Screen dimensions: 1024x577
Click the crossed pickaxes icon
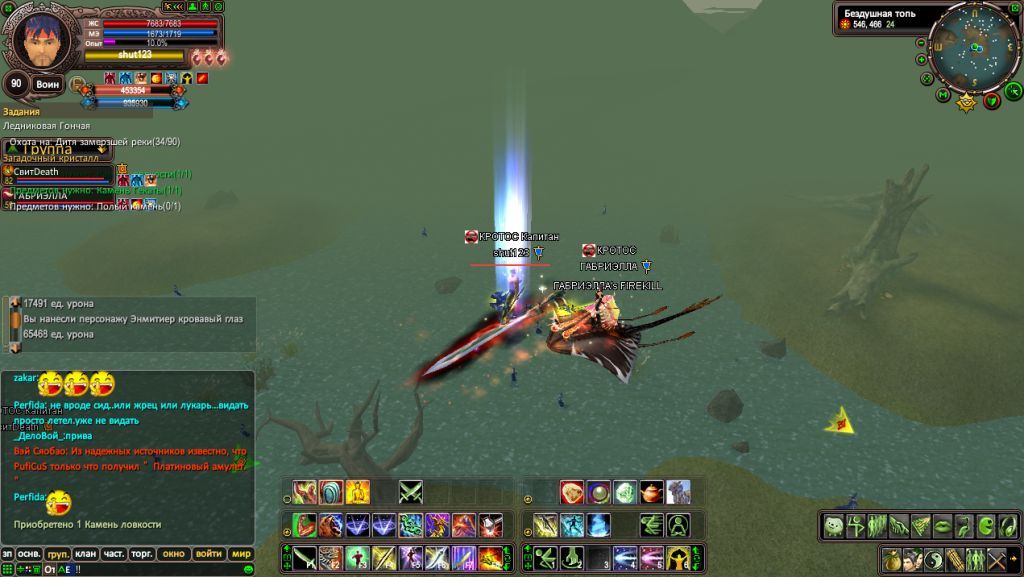(996, 559)
